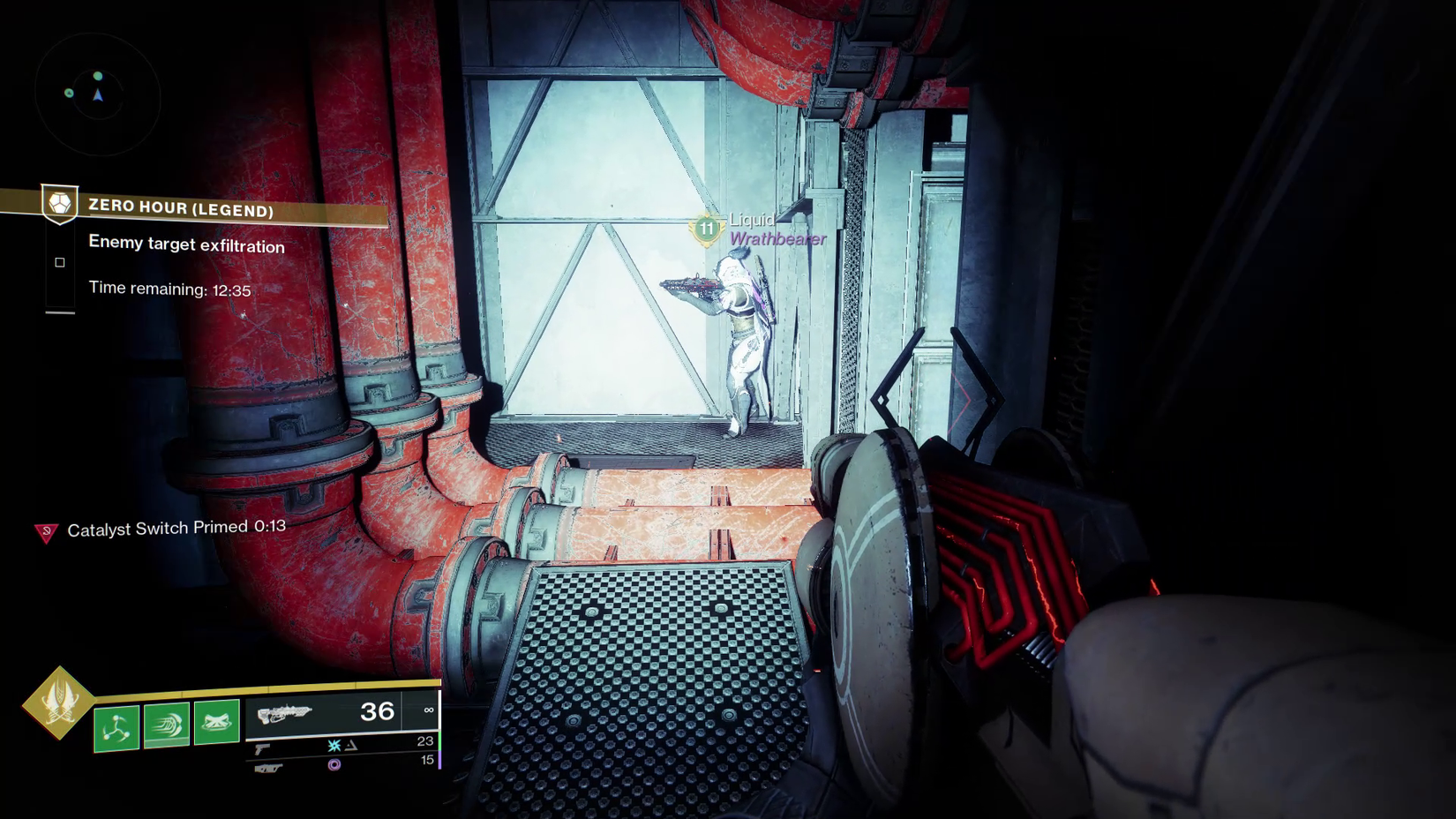Click the teammate's level 11 rank badge

point(706,229)
